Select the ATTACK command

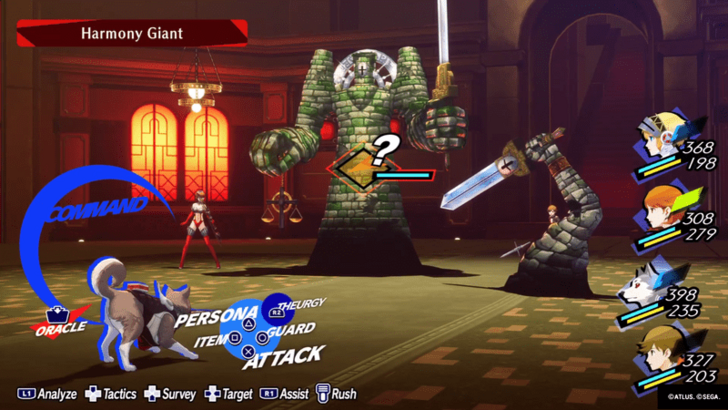(x=283, y=356)
